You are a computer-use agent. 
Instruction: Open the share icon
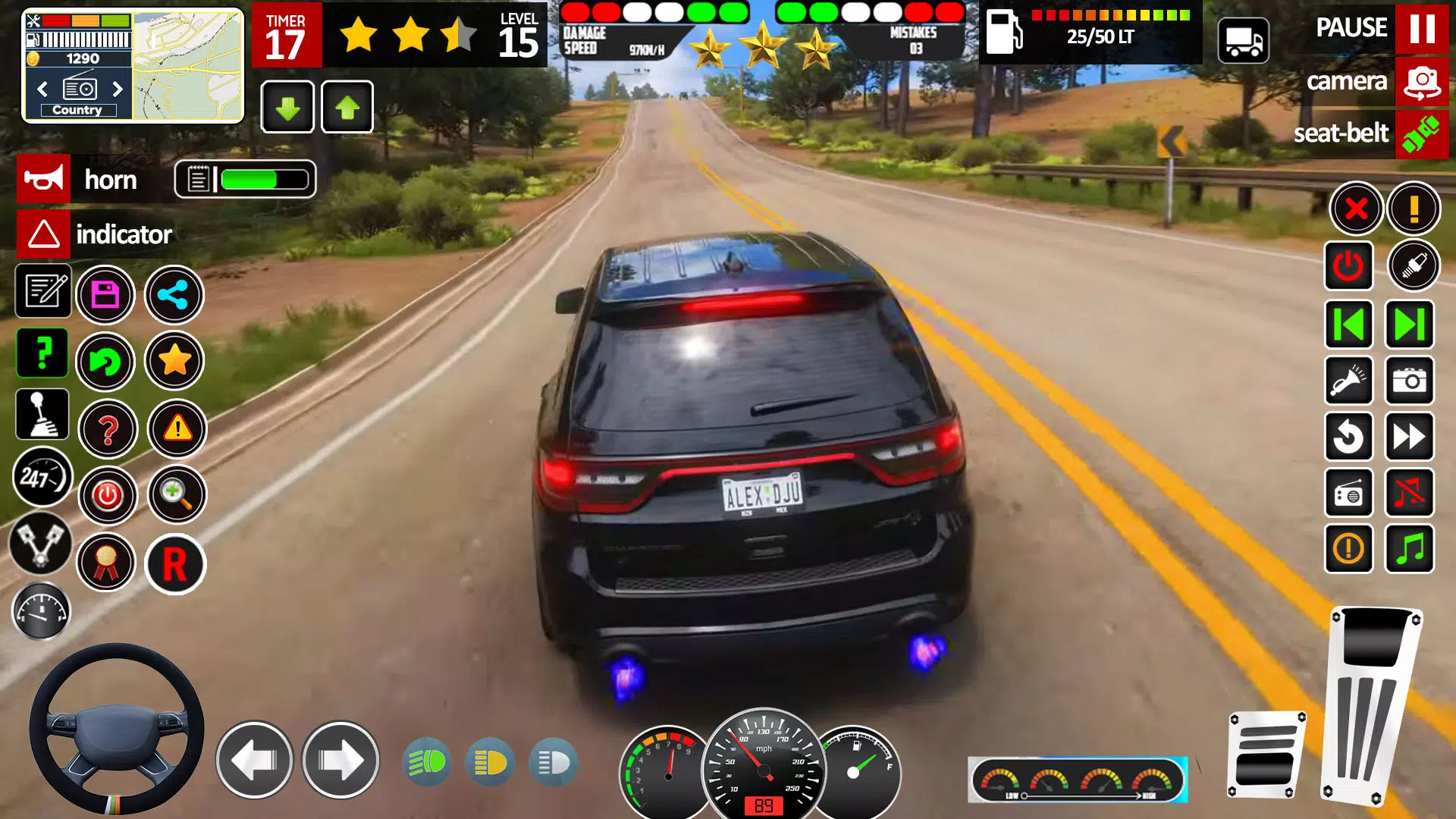174,295
